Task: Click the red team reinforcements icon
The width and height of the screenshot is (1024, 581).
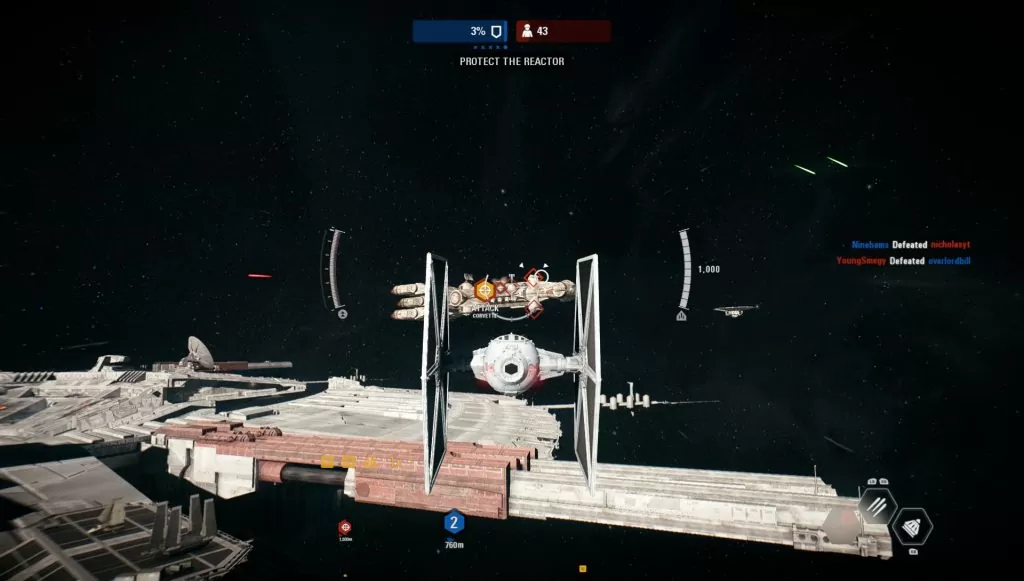Action: pyautogui.click(x=526, y=31)
